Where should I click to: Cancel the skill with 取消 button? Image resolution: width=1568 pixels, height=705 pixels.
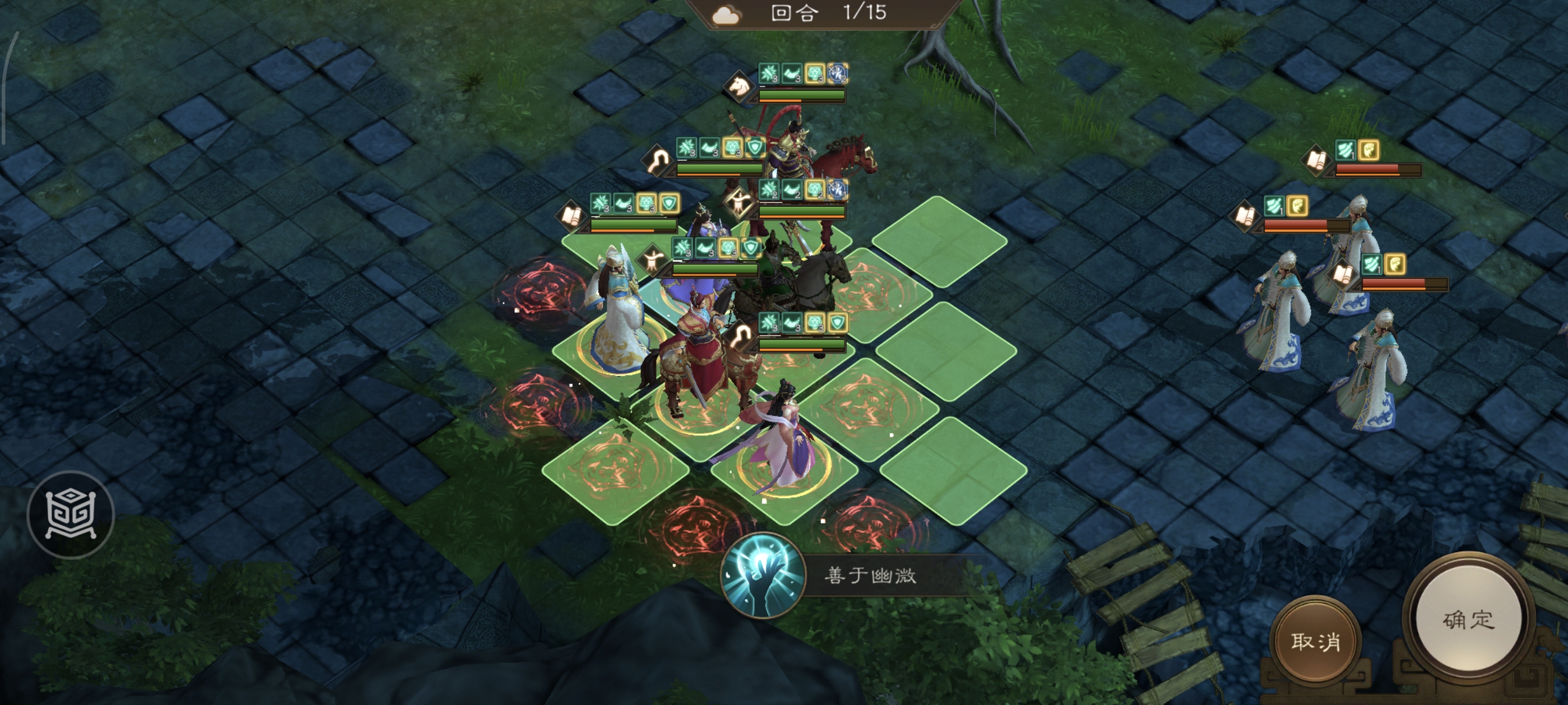pos(1315,640)
